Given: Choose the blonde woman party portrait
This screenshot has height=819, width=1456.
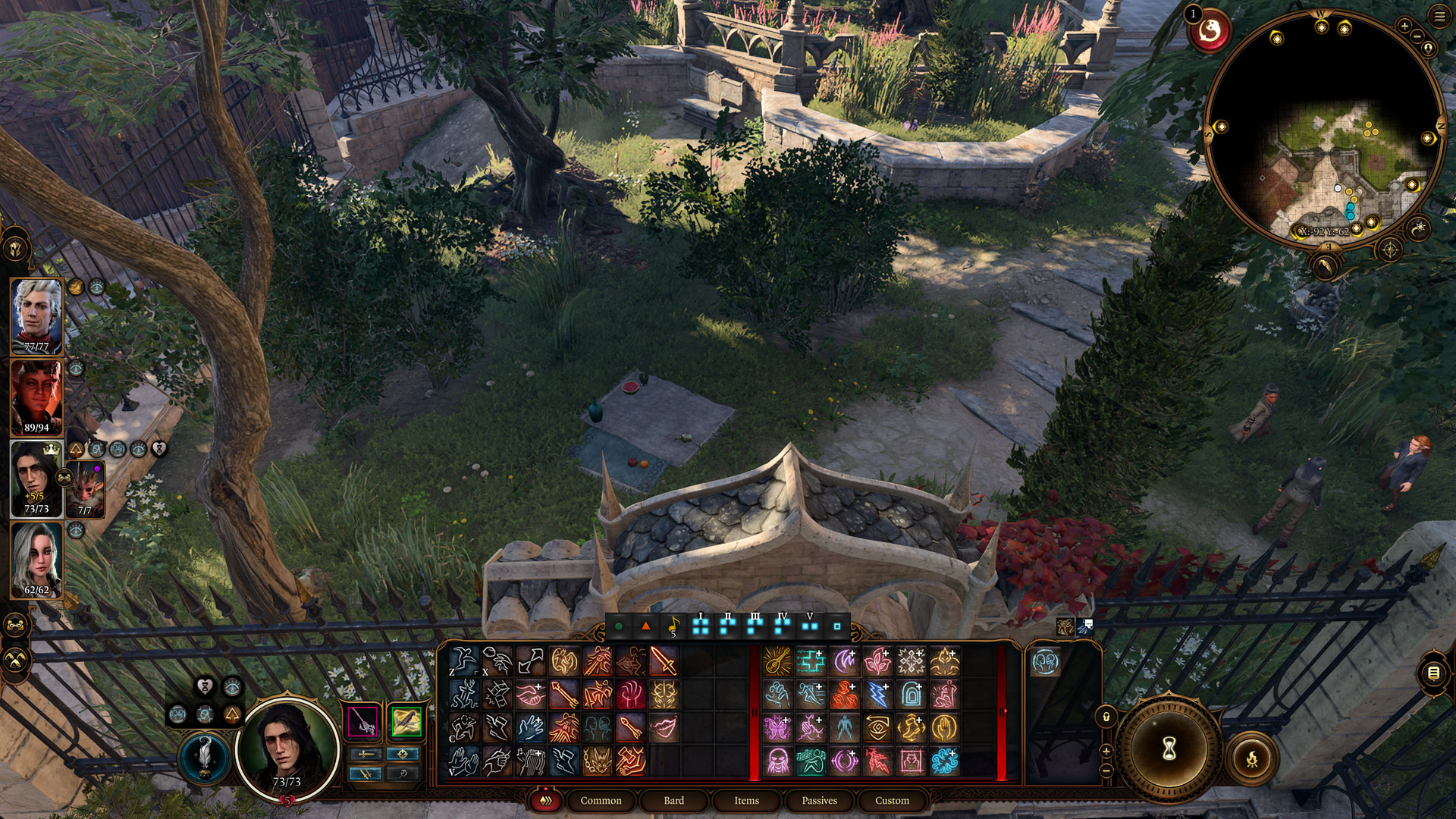Looking at the screenshot, I should coord(36,560).
